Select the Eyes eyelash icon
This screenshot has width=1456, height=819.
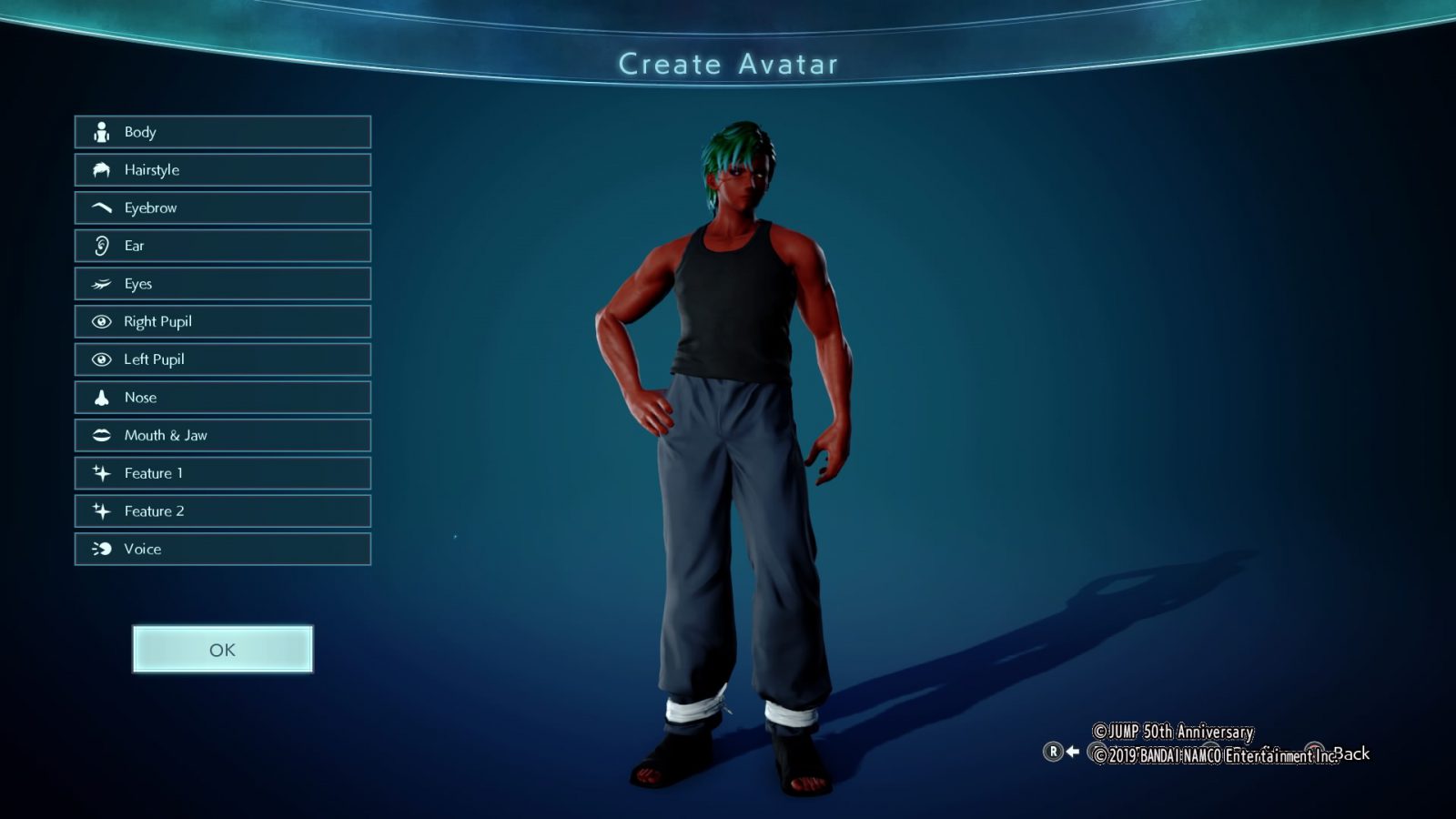(100, 283)
